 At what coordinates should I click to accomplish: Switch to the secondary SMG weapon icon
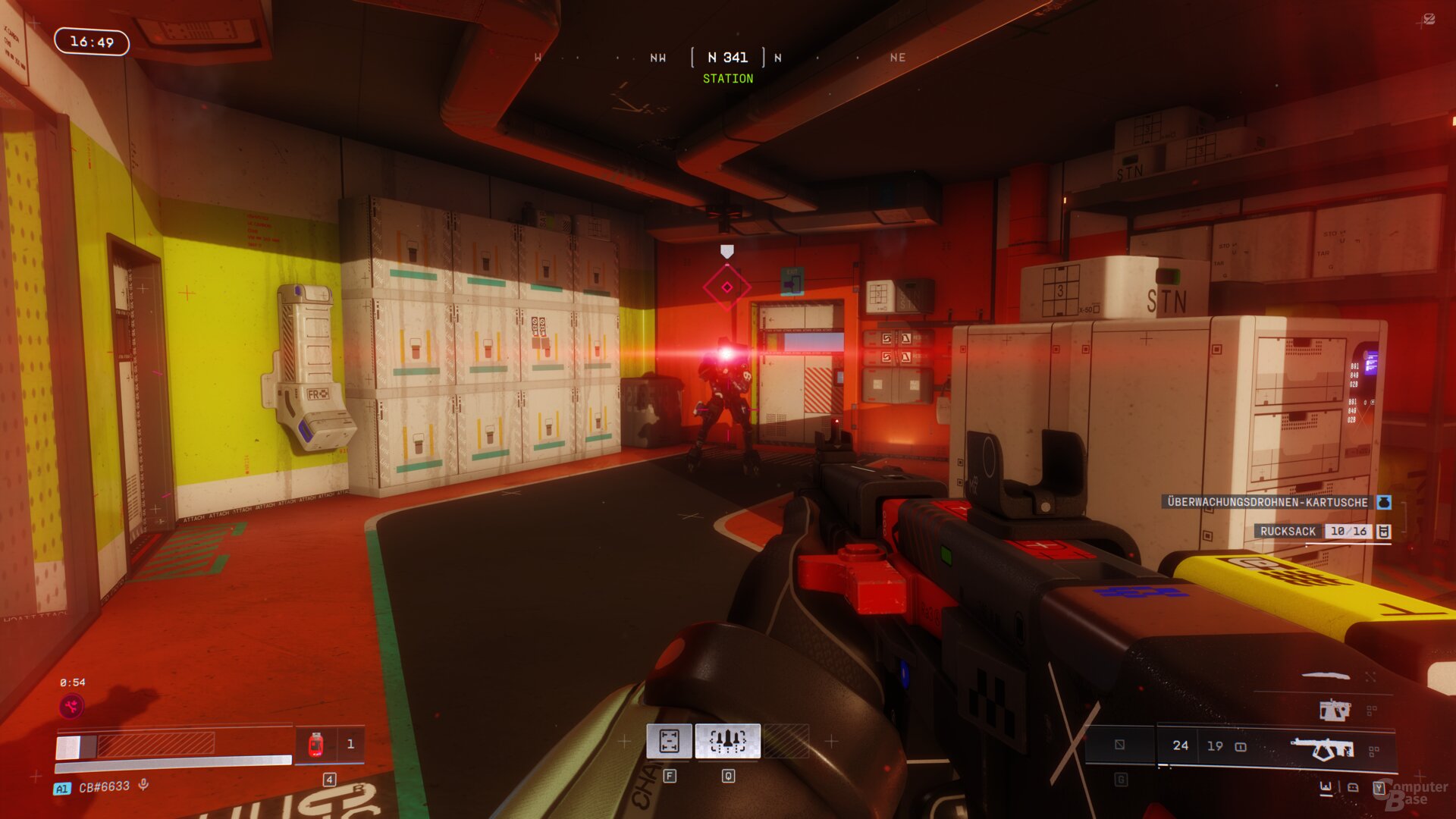[x=1334, y=711]
